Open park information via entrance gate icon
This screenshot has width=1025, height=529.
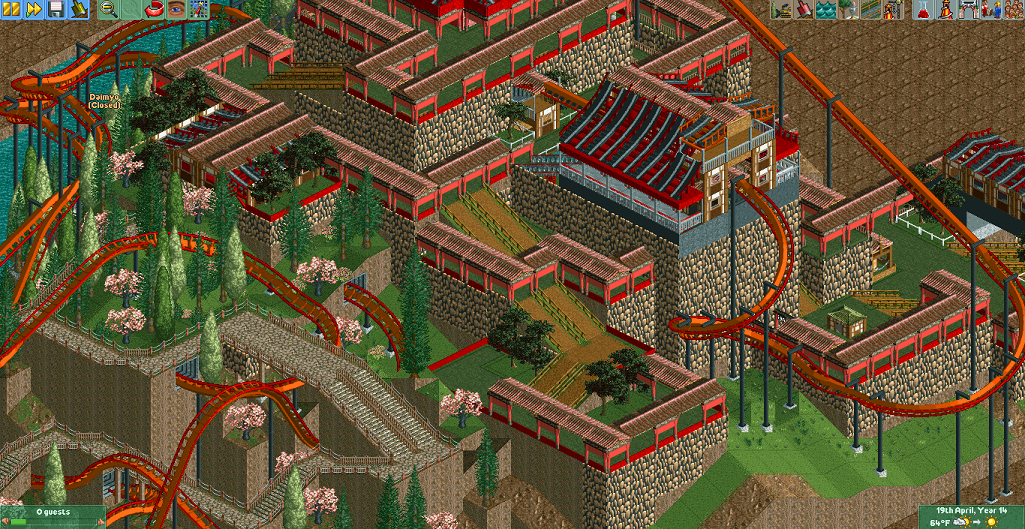[x=968, y=9]
